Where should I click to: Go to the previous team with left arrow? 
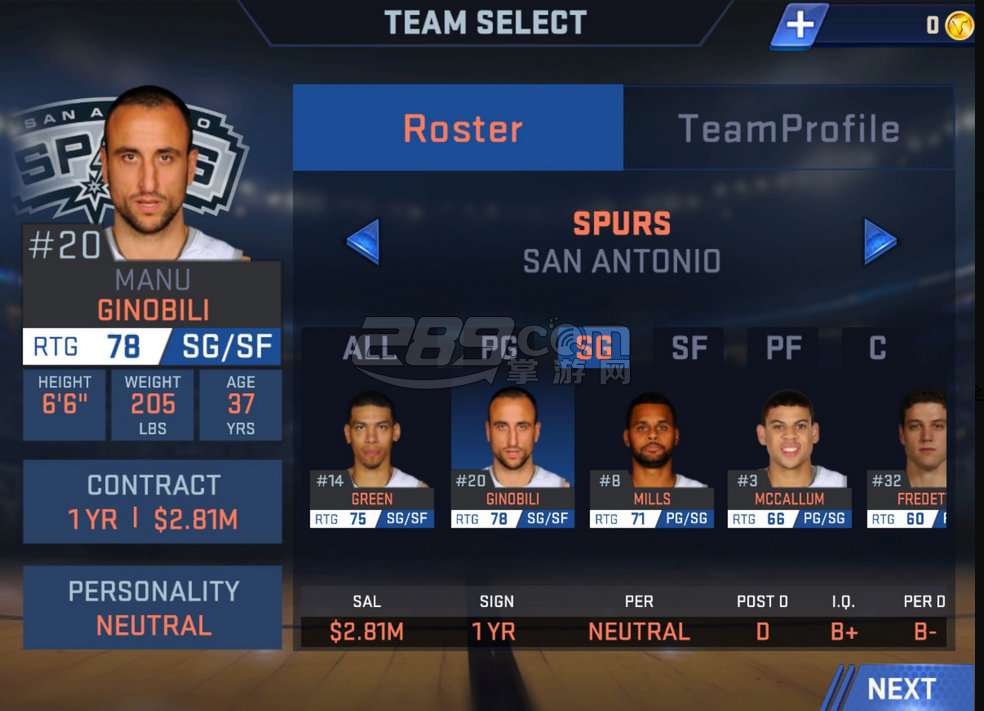[x=363, y=241]
